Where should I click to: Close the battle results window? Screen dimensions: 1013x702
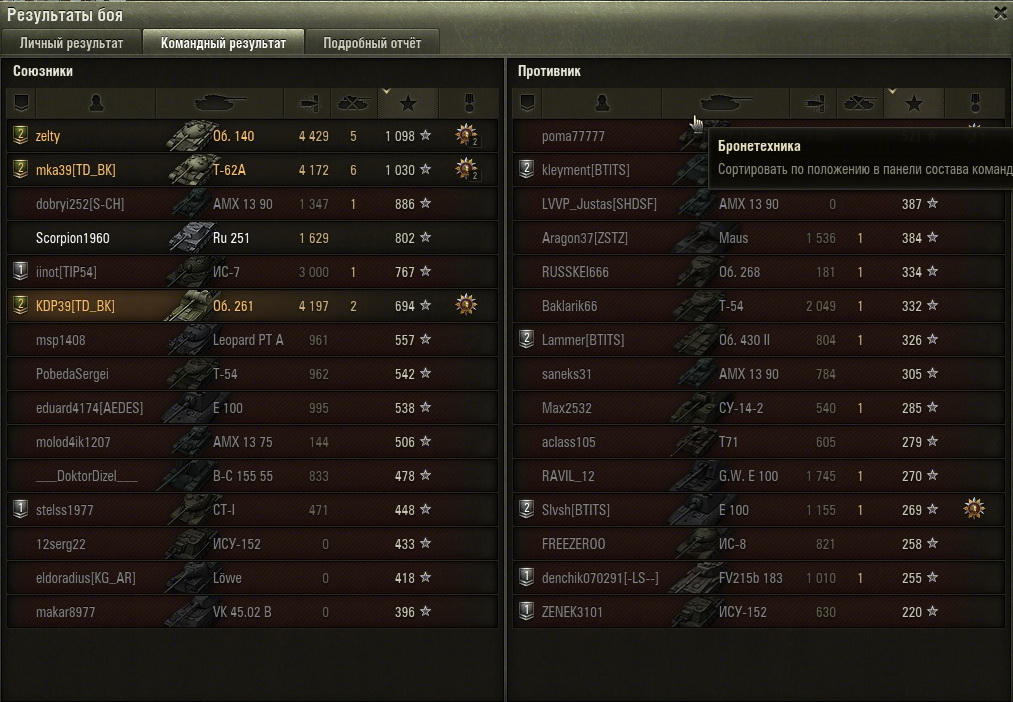point(1000,13)
